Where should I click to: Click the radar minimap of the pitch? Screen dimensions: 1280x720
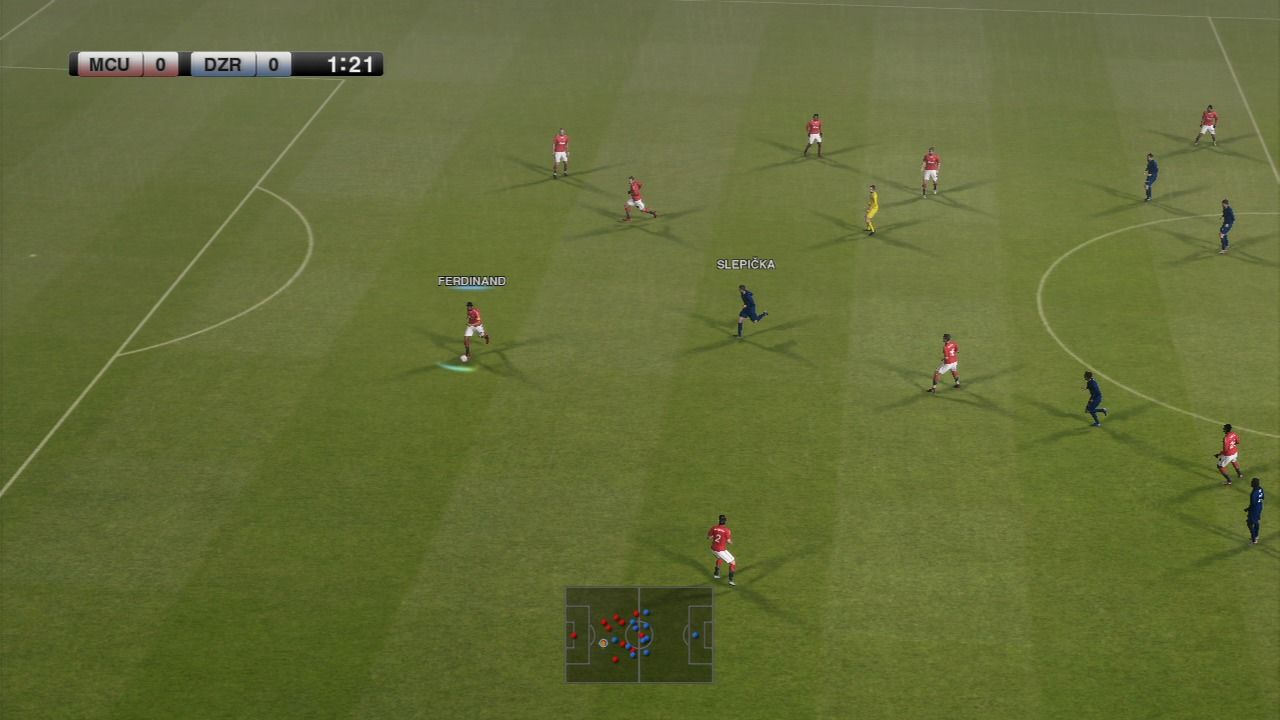pyautogui.click(x=639, y=635)
